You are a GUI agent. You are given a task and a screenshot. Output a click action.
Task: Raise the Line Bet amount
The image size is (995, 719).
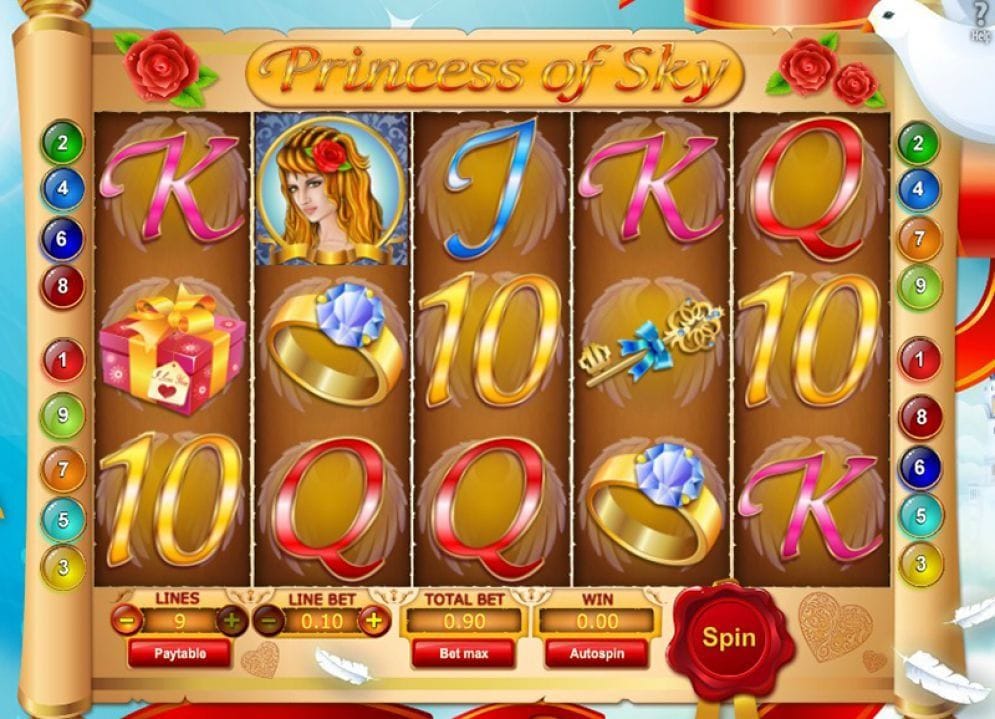tap(374, 621)
